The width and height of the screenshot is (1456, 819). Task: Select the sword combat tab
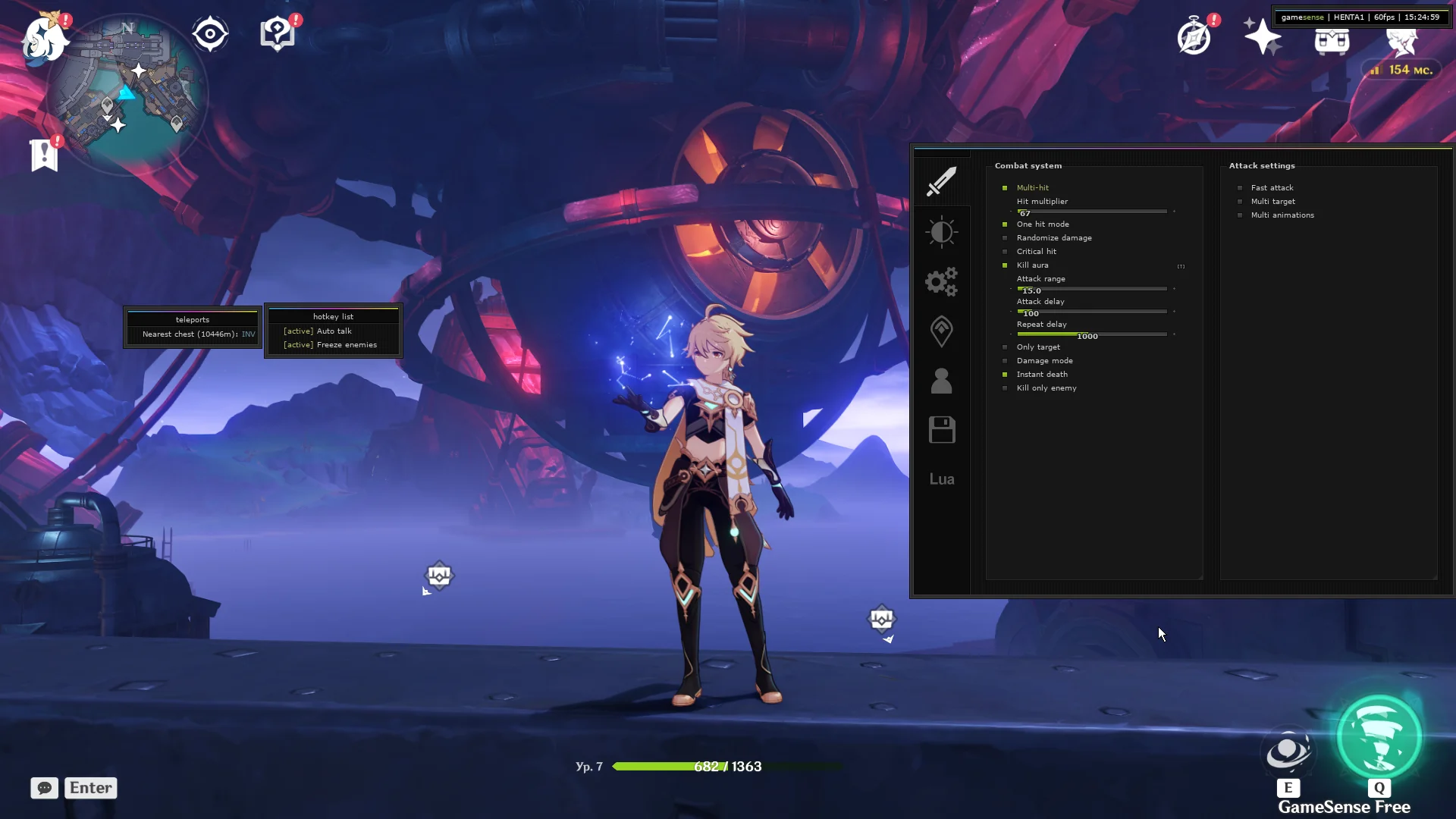pyautogui.click(x=942, y=182)
